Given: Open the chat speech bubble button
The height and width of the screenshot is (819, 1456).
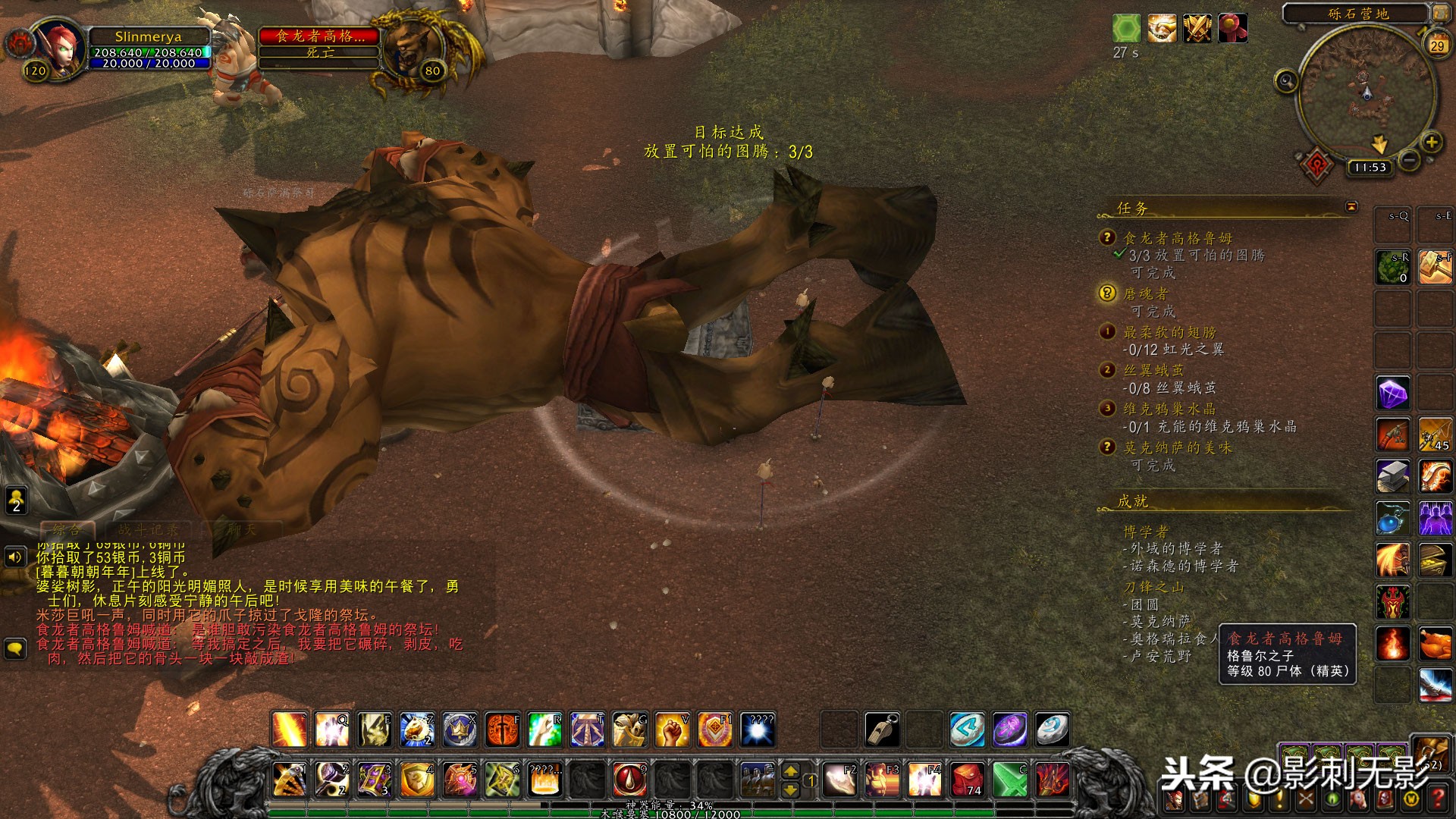Looking at the screenshot, I should (x=15, y=648).
